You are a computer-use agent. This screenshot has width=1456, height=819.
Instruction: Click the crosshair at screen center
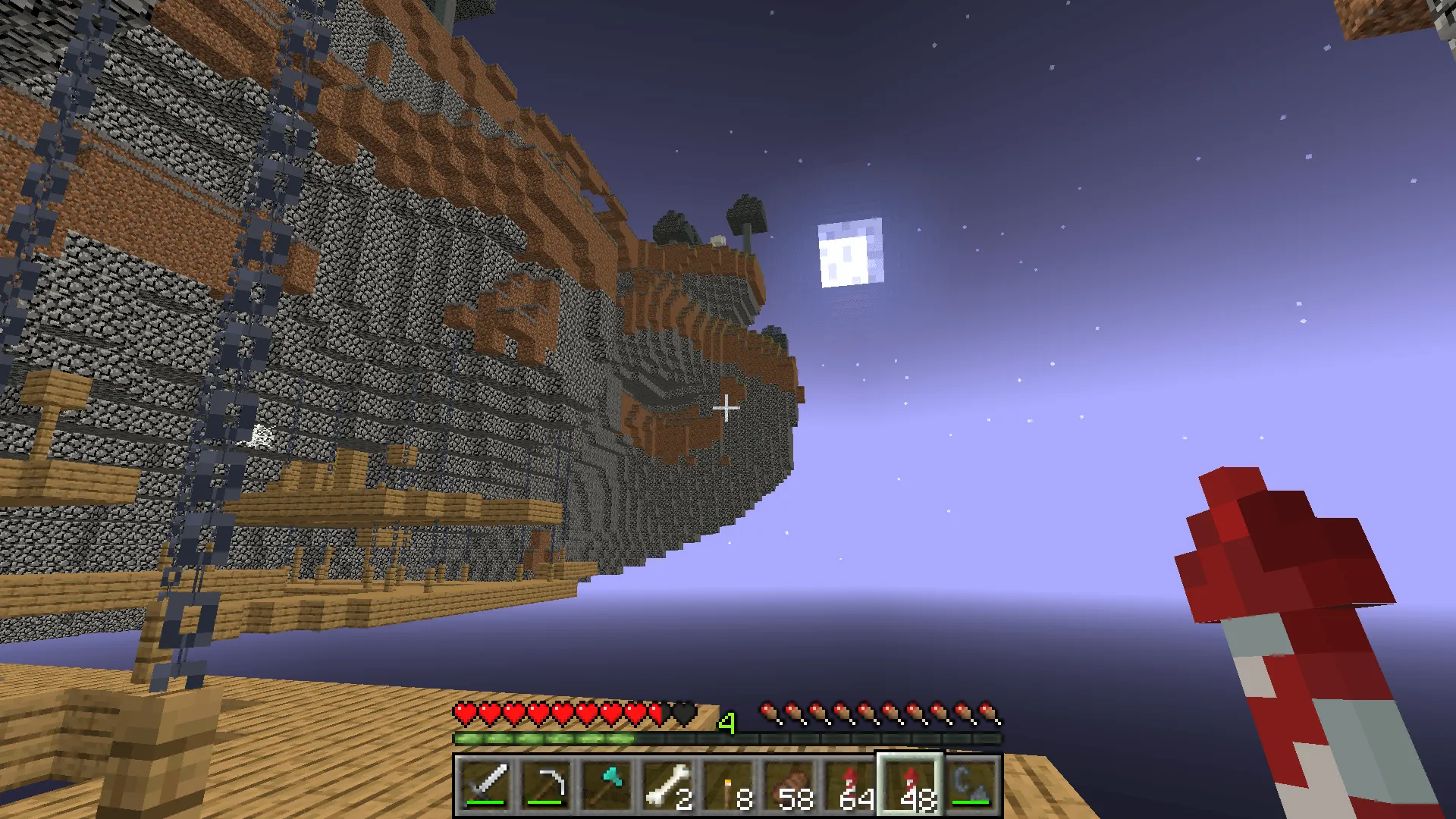click(727, 408)
